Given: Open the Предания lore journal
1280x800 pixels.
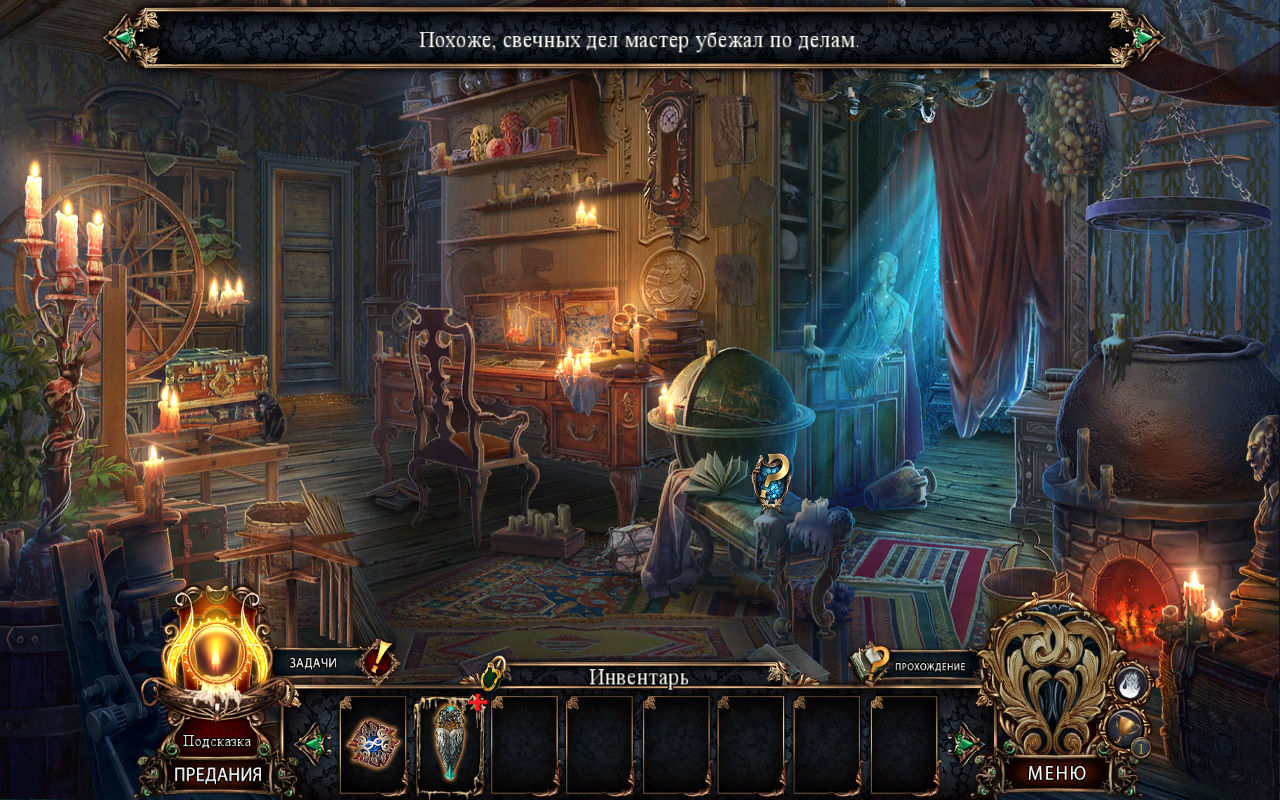Looking at the screenshot, I should (x=218, y=774).
